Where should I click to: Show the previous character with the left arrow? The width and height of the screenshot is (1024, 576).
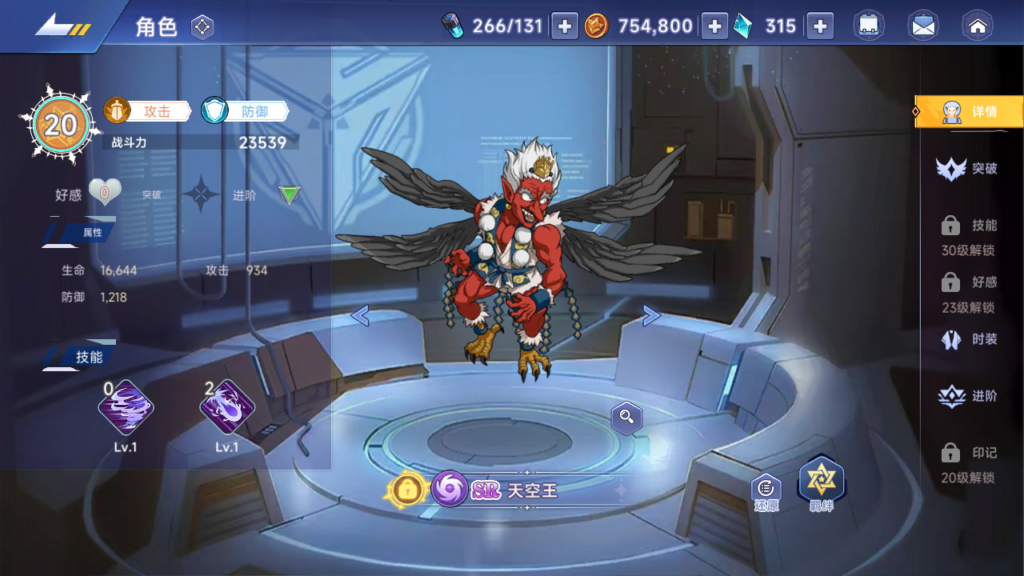pos(360,316)
